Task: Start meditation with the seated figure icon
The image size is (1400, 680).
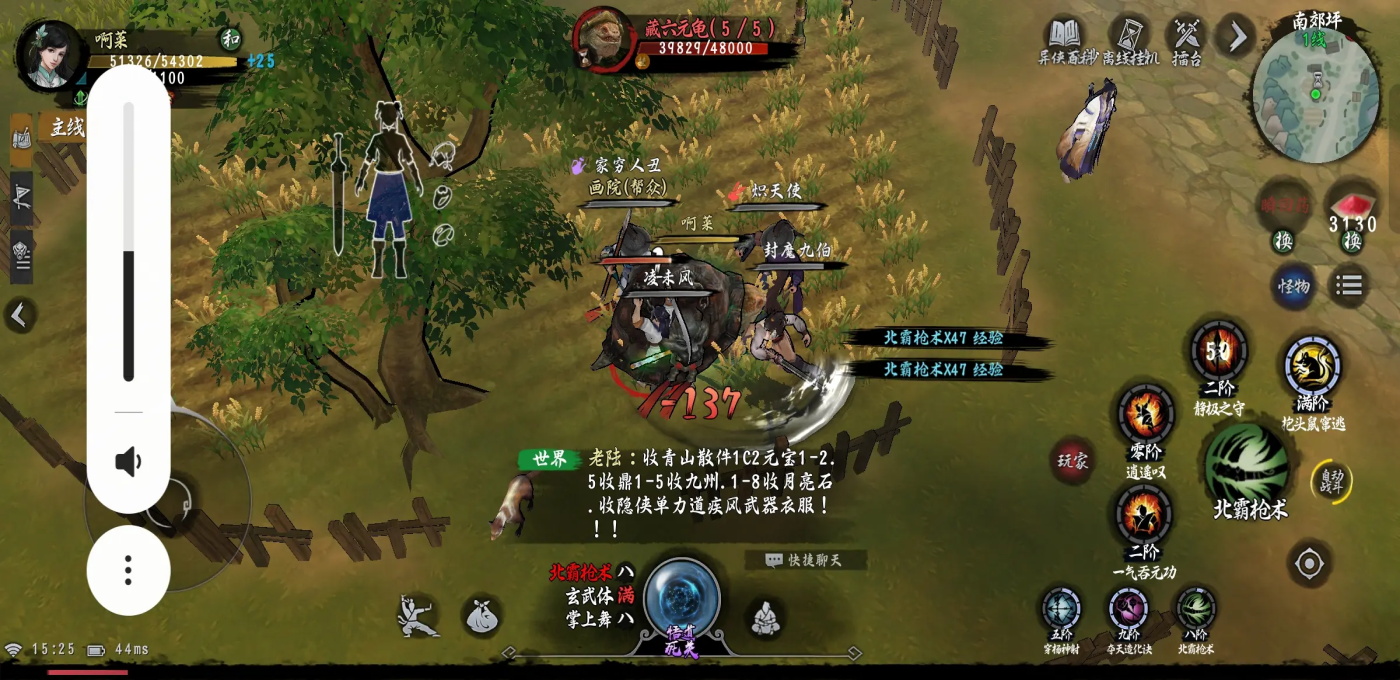Action: tap(766, 618)
